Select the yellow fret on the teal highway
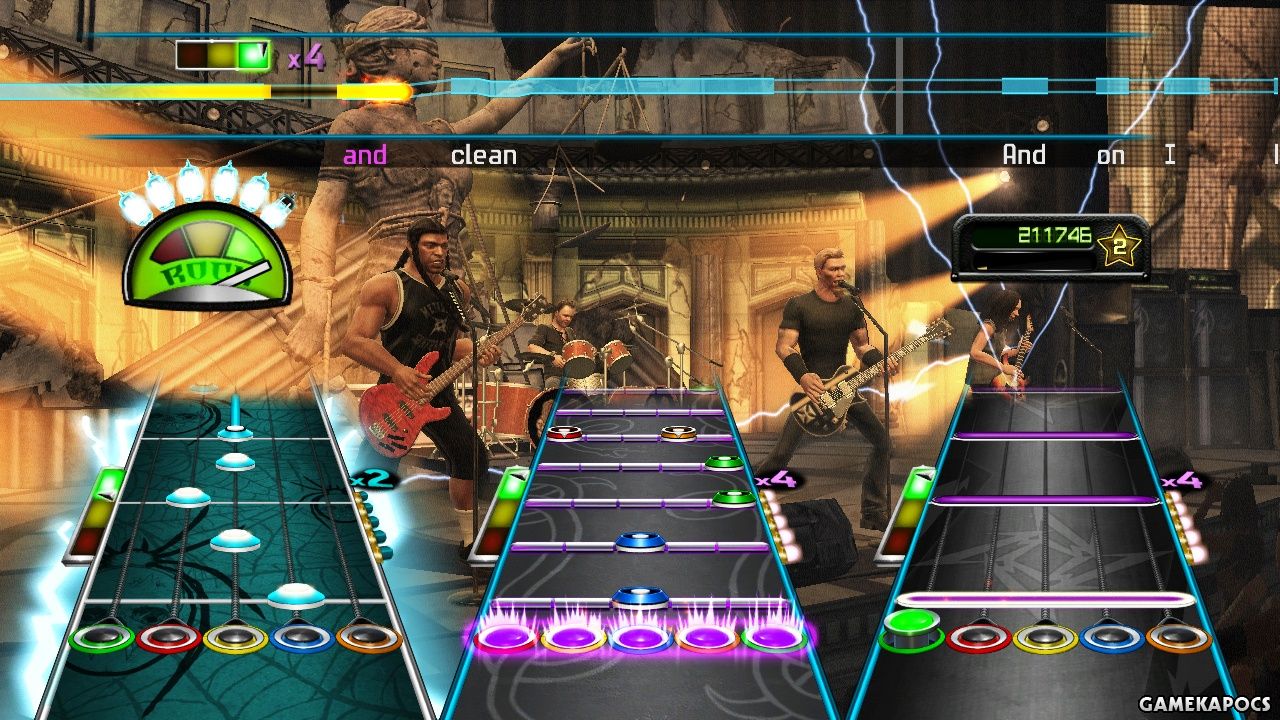 tap(235, 636)
